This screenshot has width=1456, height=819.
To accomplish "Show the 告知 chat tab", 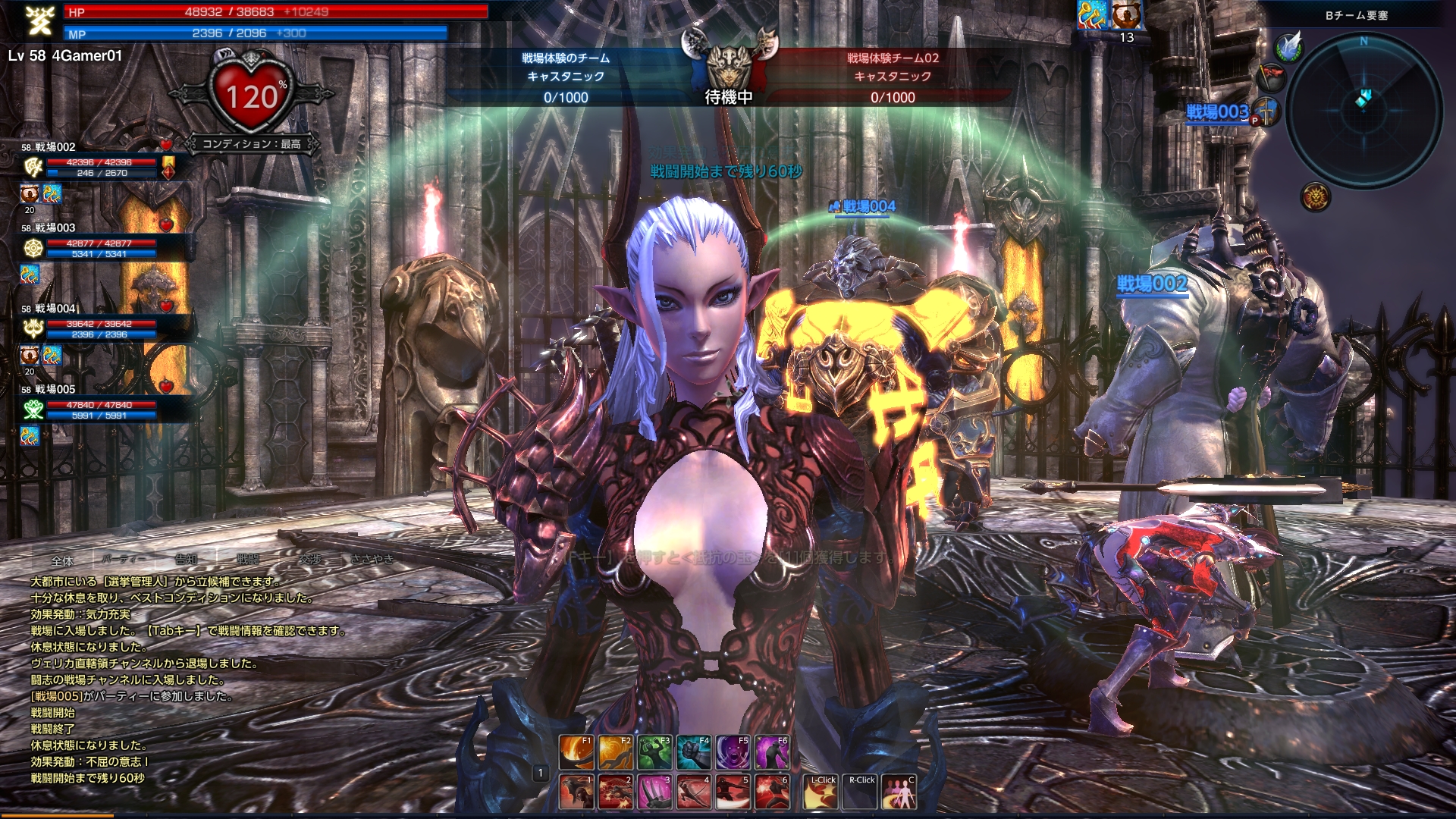I will click(186, 560).
